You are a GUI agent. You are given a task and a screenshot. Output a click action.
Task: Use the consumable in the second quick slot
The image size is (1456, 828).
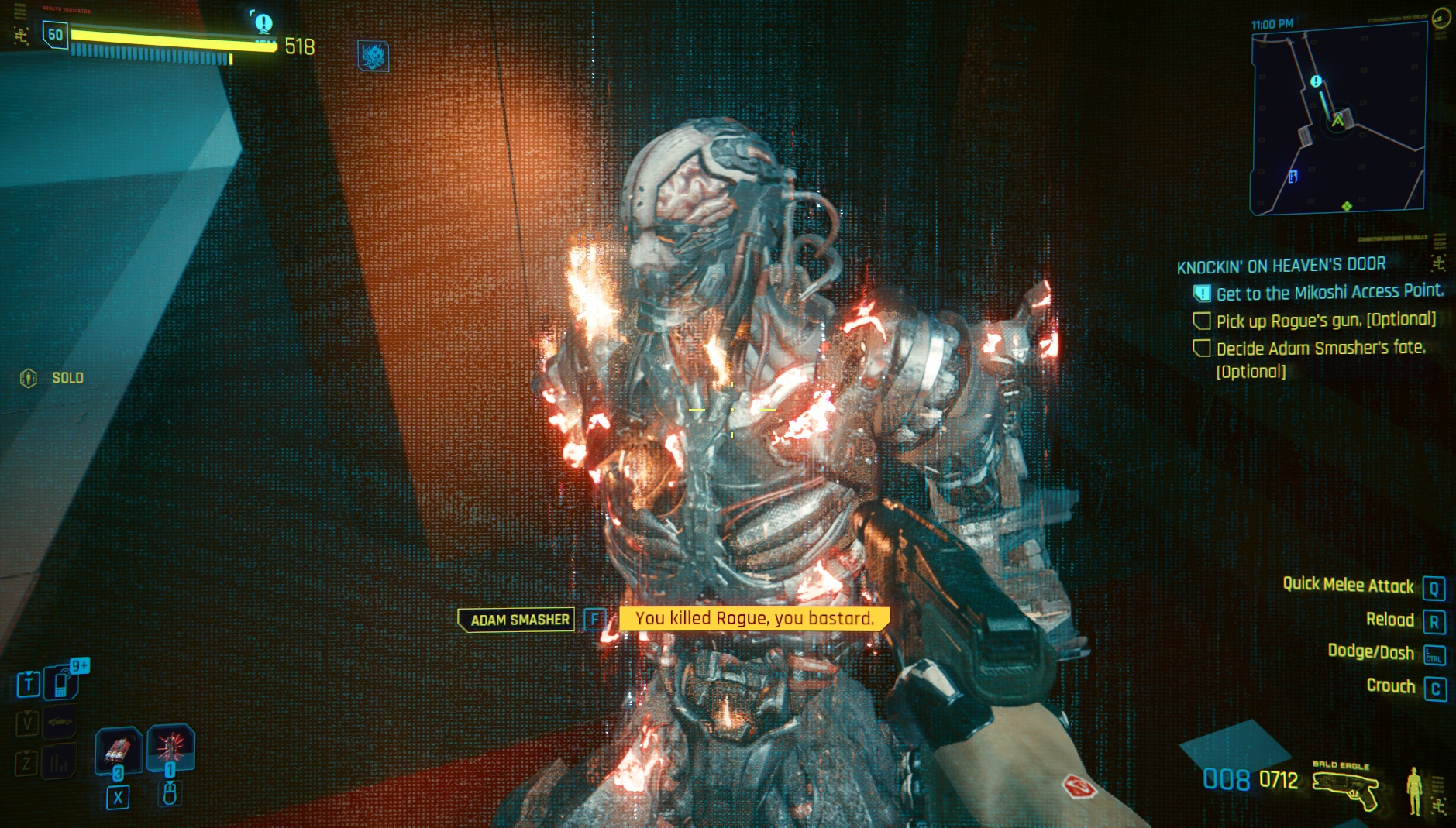tap(170, 747)
